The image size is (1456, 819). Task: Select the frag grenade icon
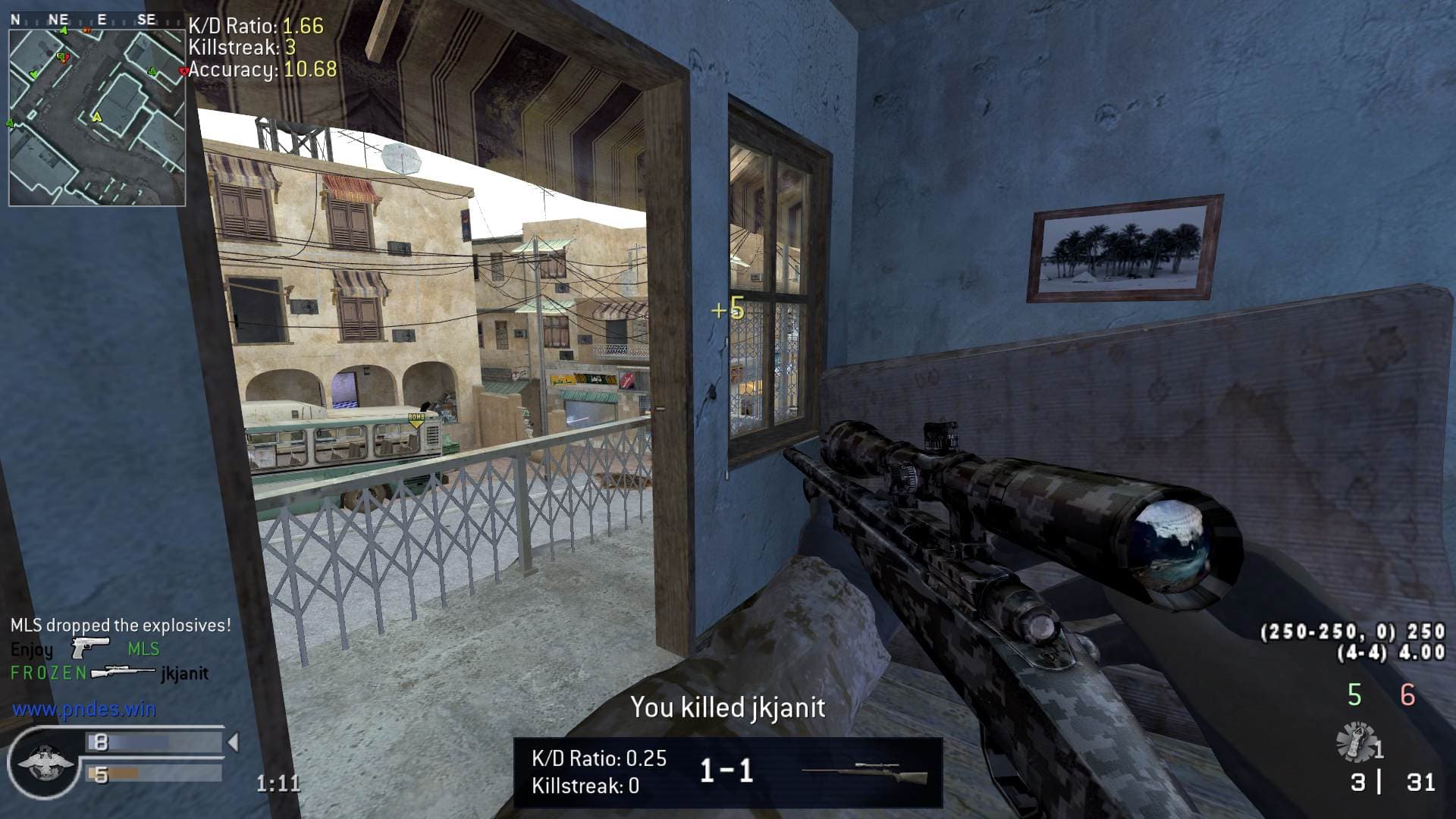[x=1357, y=742]
